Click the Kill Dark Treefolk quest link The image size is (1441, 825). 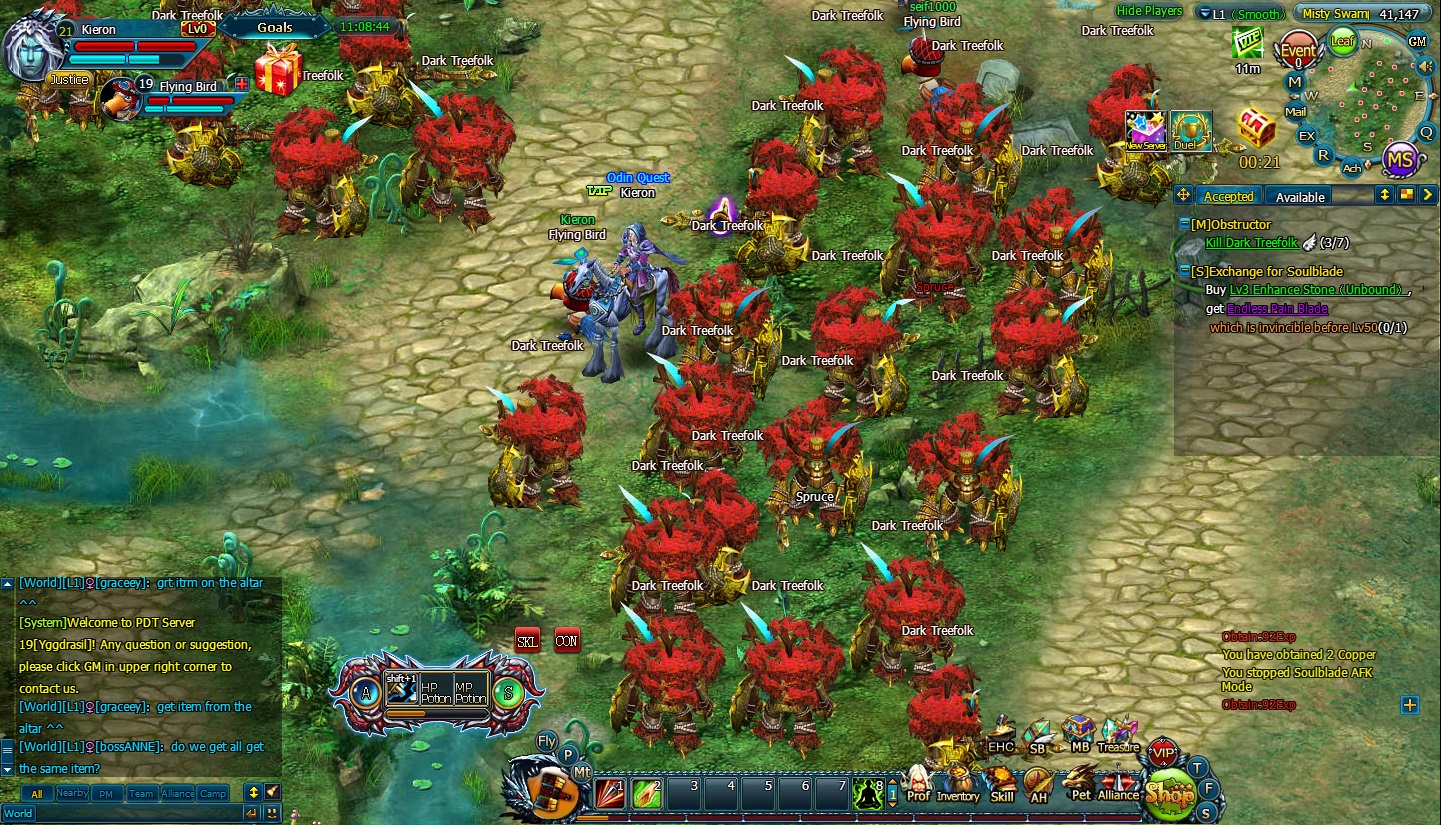[x=1251, y=242]
